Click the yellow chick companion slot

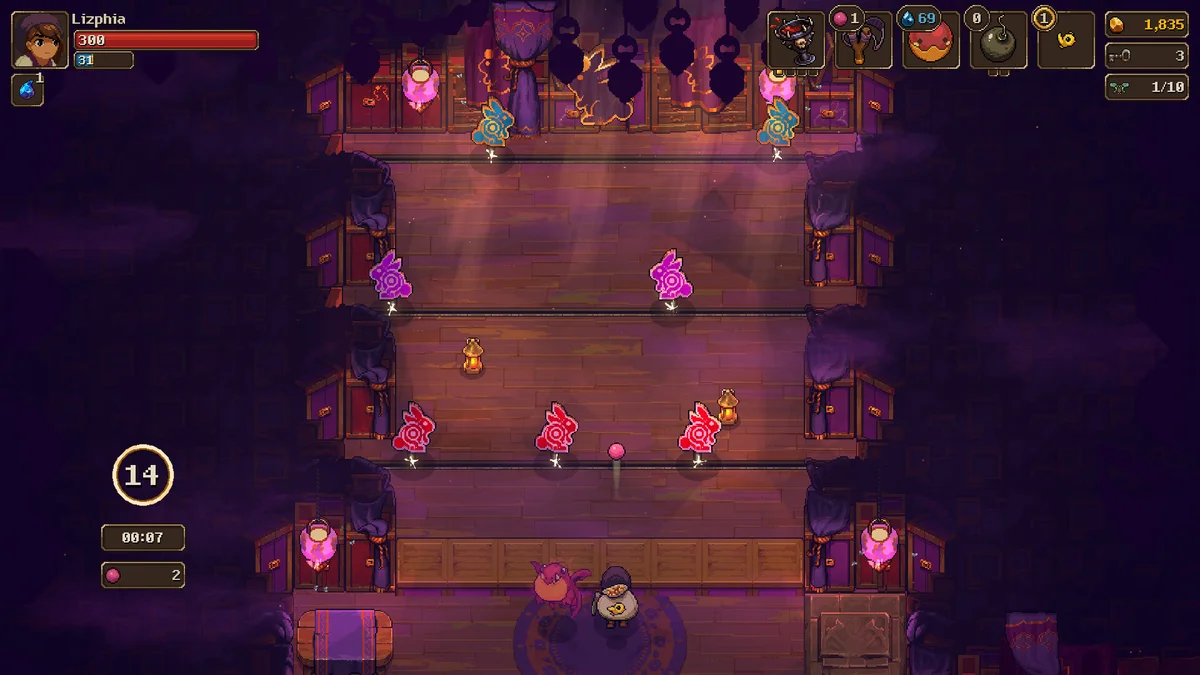coord(1066,42)
